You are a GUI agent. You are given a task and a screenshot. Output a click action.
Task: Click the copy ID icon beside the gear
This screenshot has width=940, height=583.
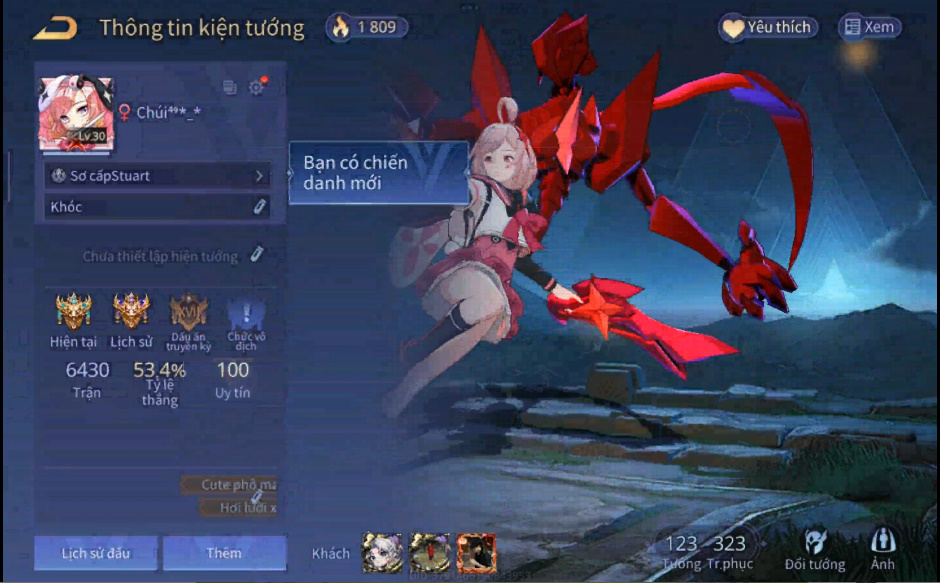[230, 87]
